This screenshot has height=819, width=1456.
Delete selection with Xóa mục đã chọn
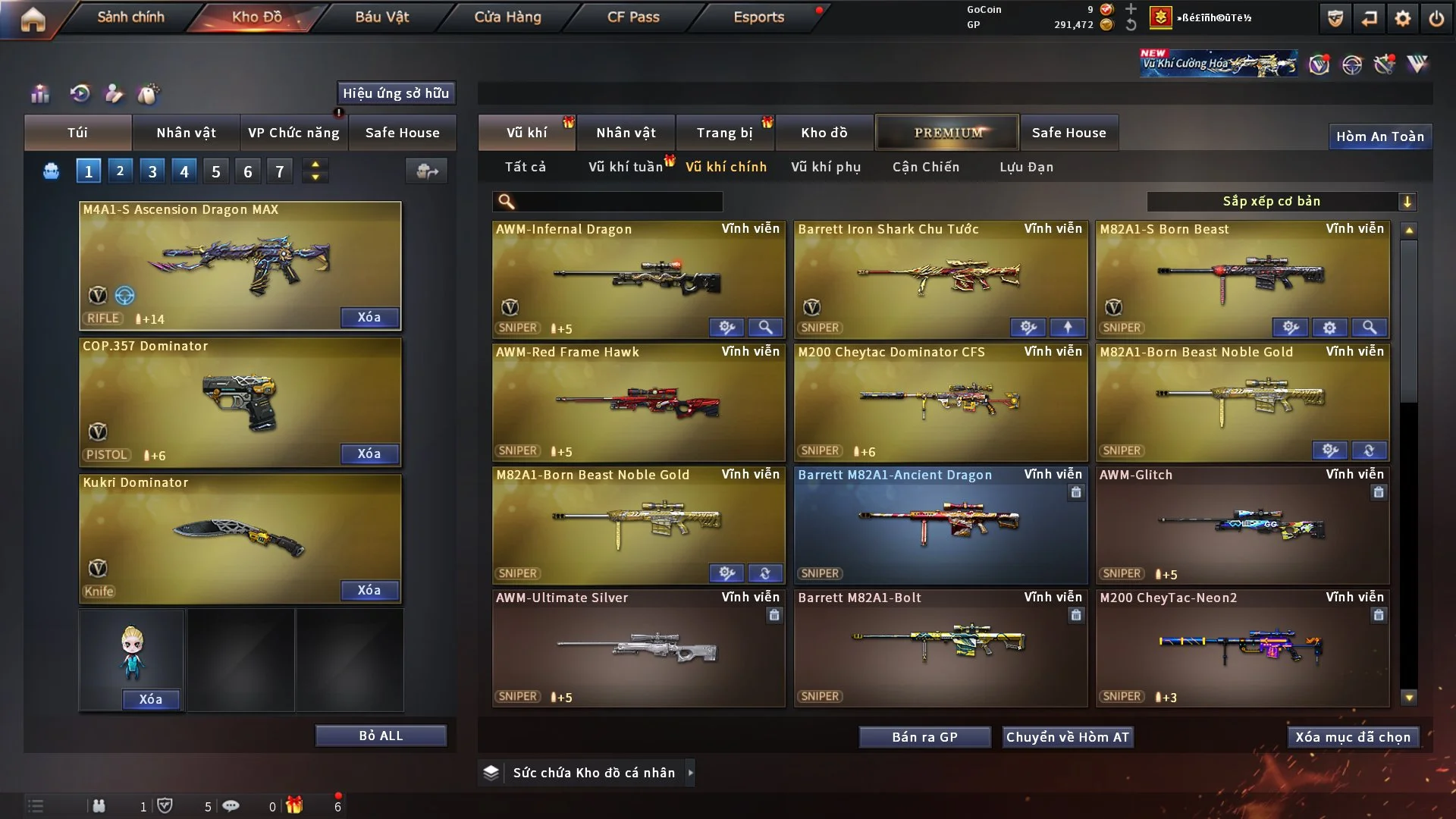pyautogui.click(x=1353, y=737)
